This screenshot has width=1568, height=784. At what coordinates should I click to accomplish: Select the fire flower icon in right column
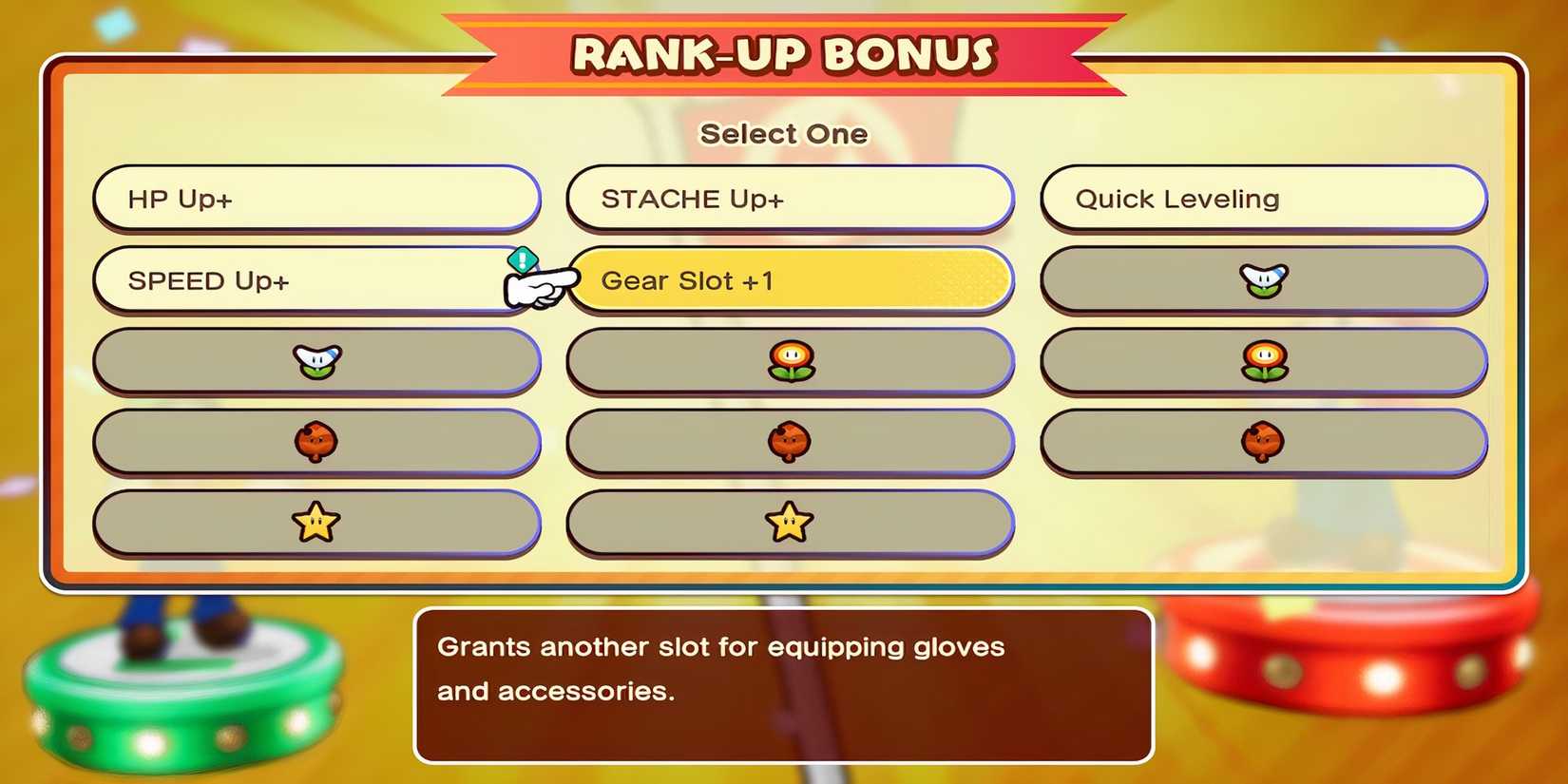pyautogui.click(x=1264, y=361)
